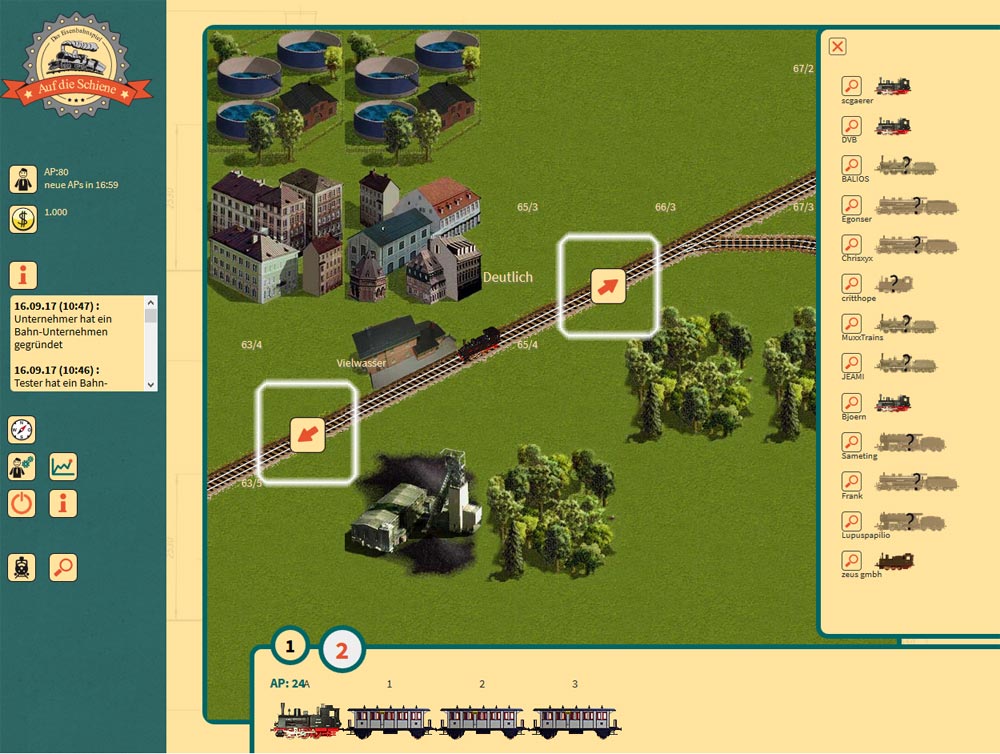Locate MuxxTrains via its magnifier icon
The image size is (1000, 754).
(851, 324)
